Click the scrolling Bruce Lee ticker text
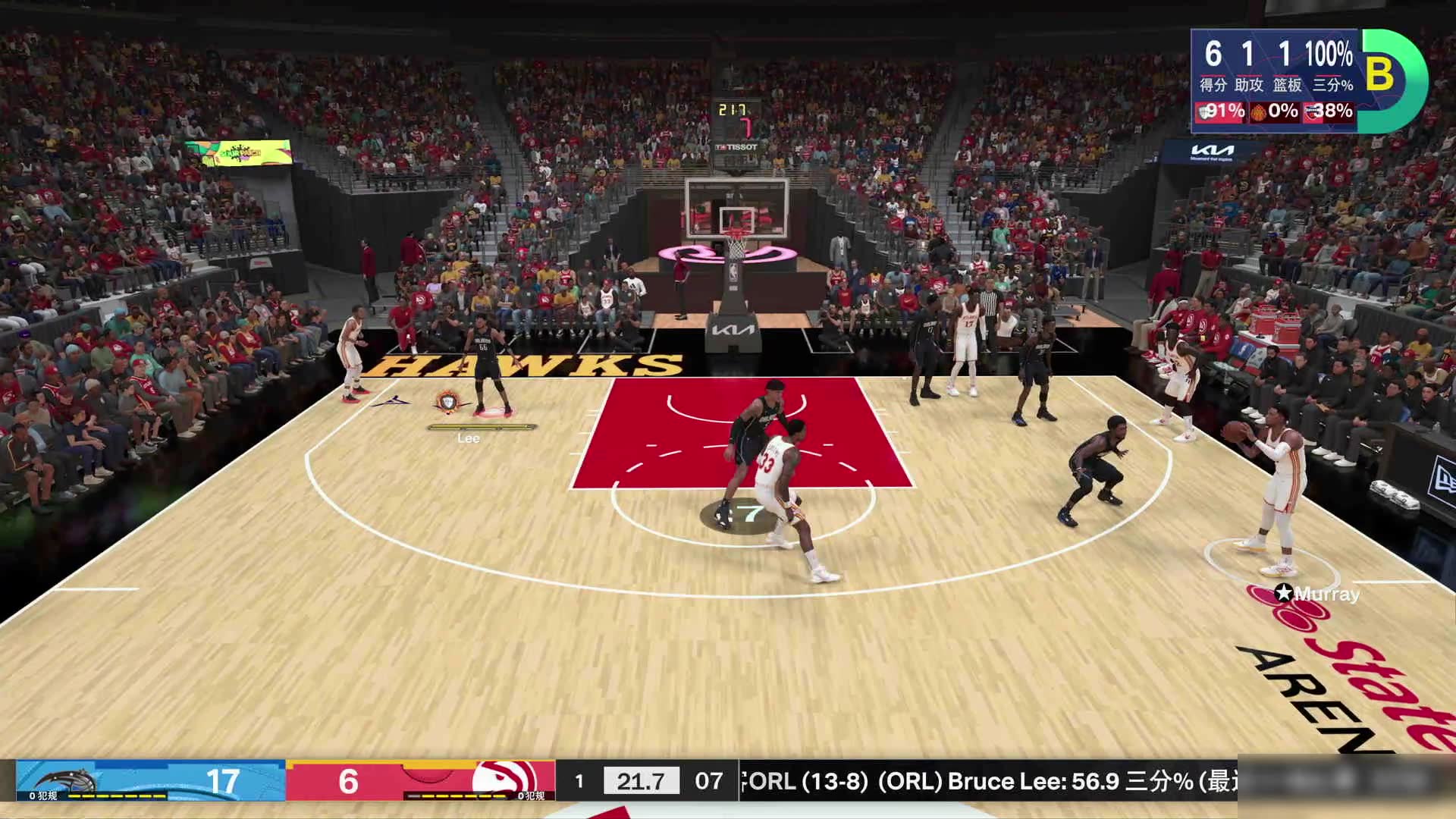 point(986,781)
